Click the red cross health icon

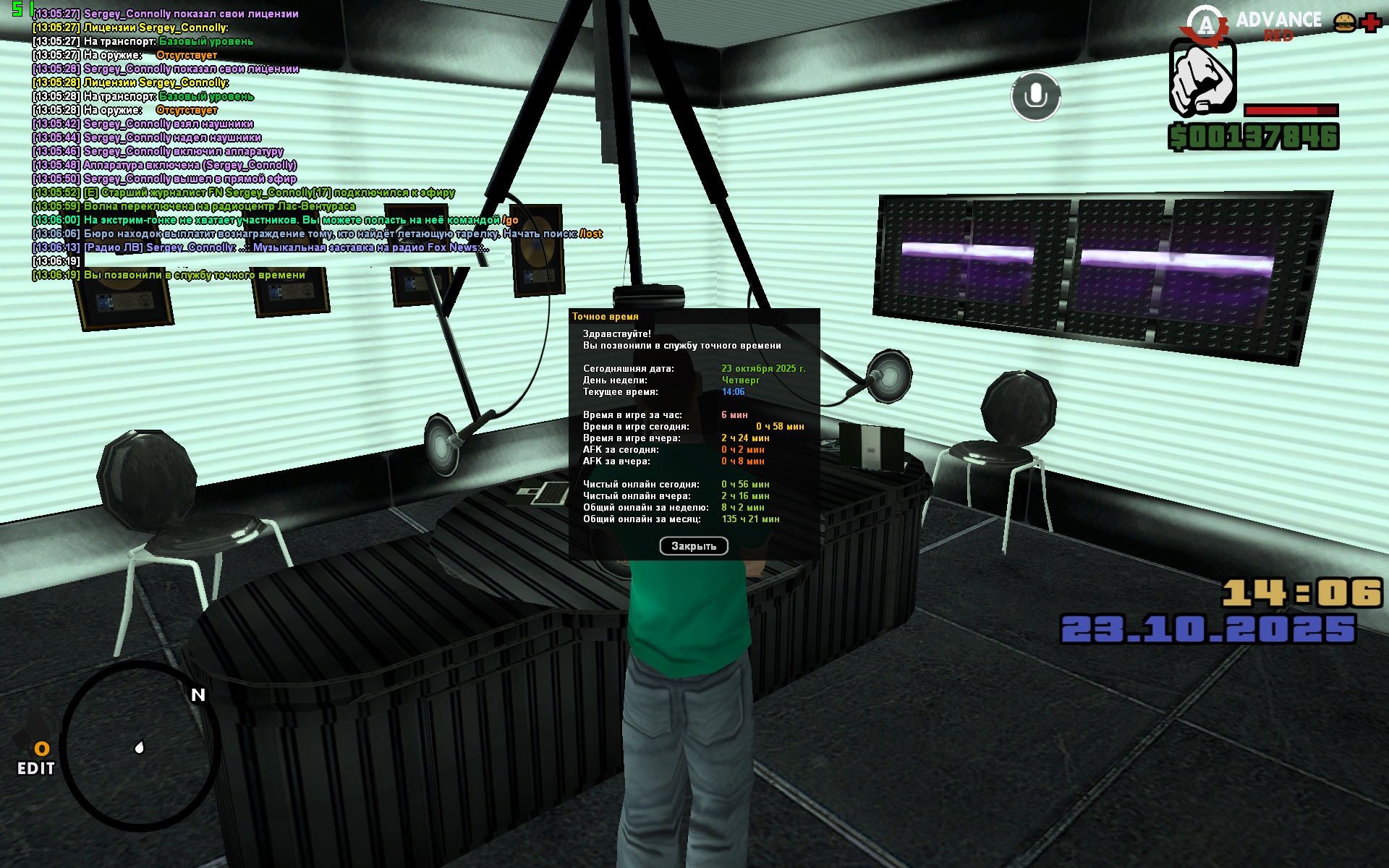[1371, 22]
